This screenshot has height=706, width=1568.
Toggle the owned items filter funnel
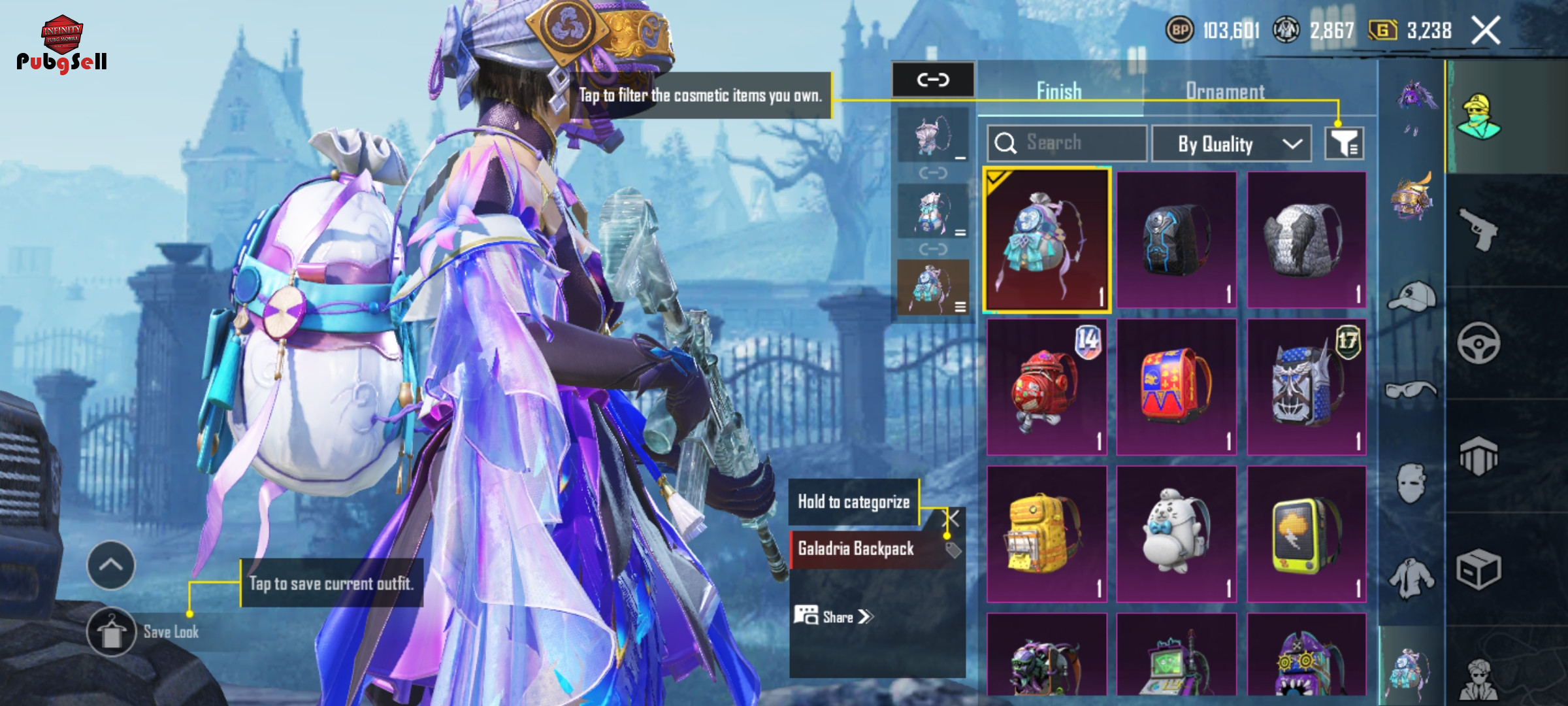pos(1344,143)
